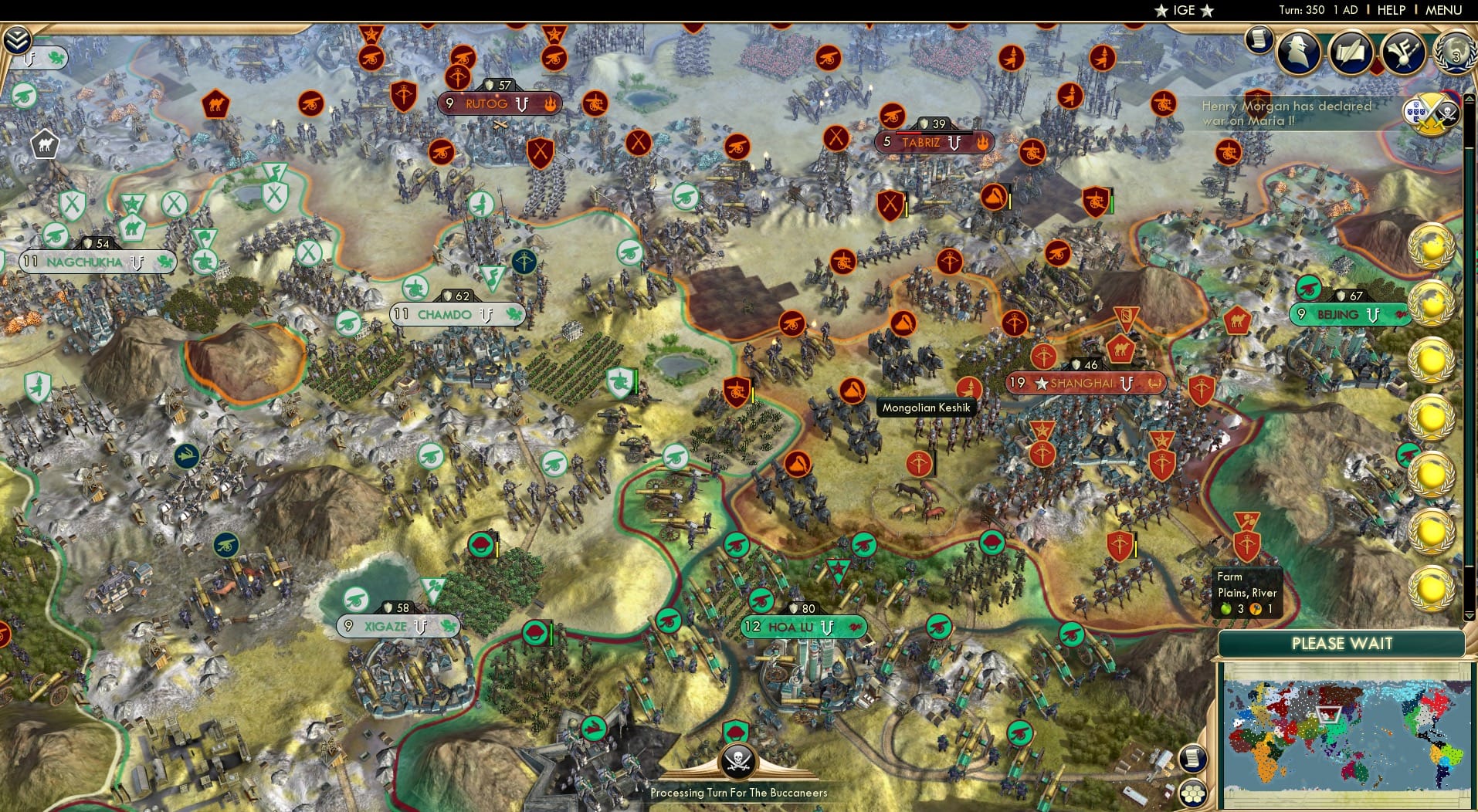Expand the Shanghai city banner
Viewport: 1478px width, 812px height.
click(x=1086, y=382)
